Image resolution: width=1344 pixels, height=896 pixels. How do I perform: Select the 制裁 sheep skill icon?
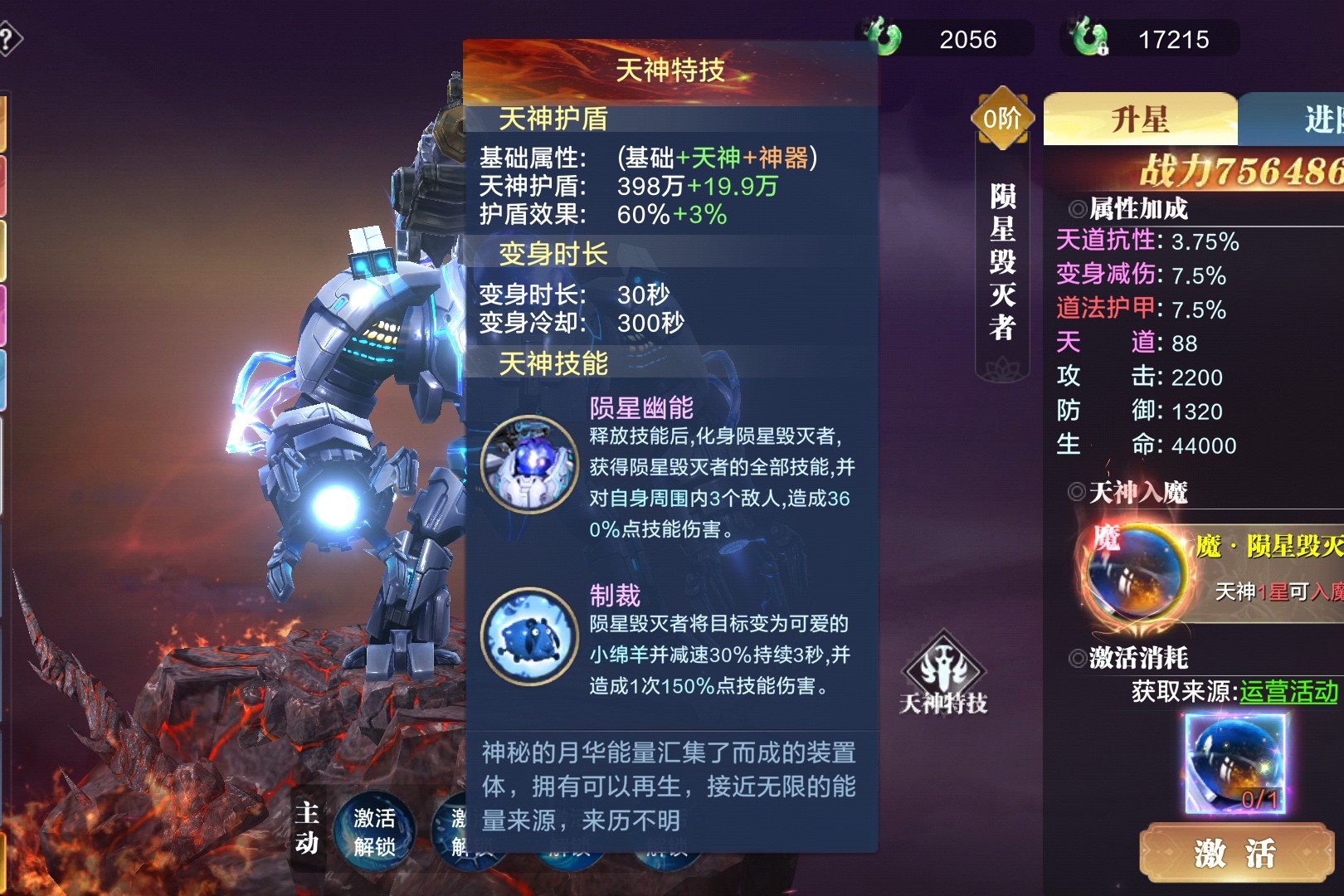pyautogui.click(x=528, y=636)
